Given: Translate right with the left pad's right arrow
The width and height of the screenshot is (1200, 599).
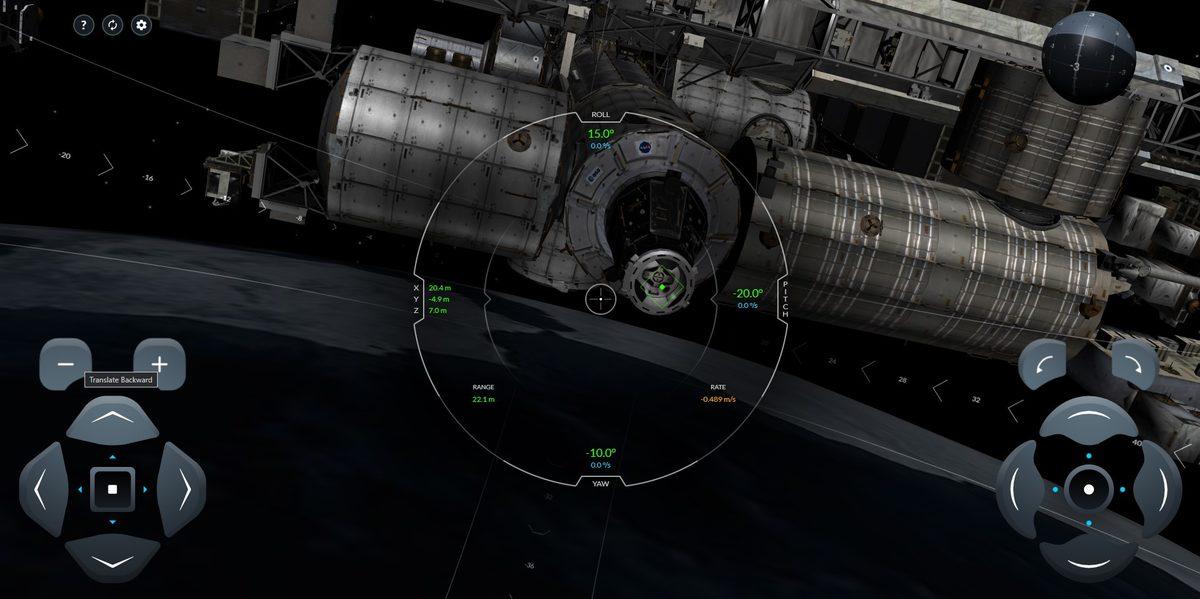Looking at the screenshot, I should click(x=183, y=489).
